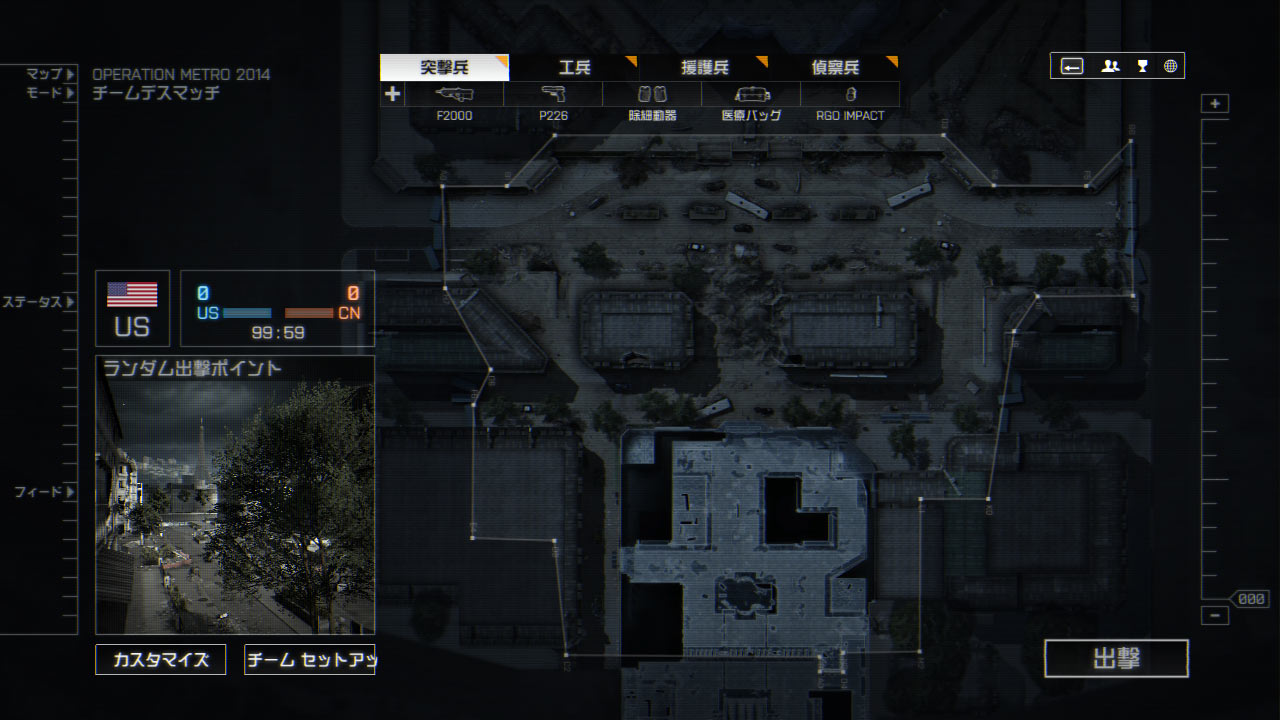Click the globe icon
Viewport: 1280px width, 720px height.
coord(1170,66)
